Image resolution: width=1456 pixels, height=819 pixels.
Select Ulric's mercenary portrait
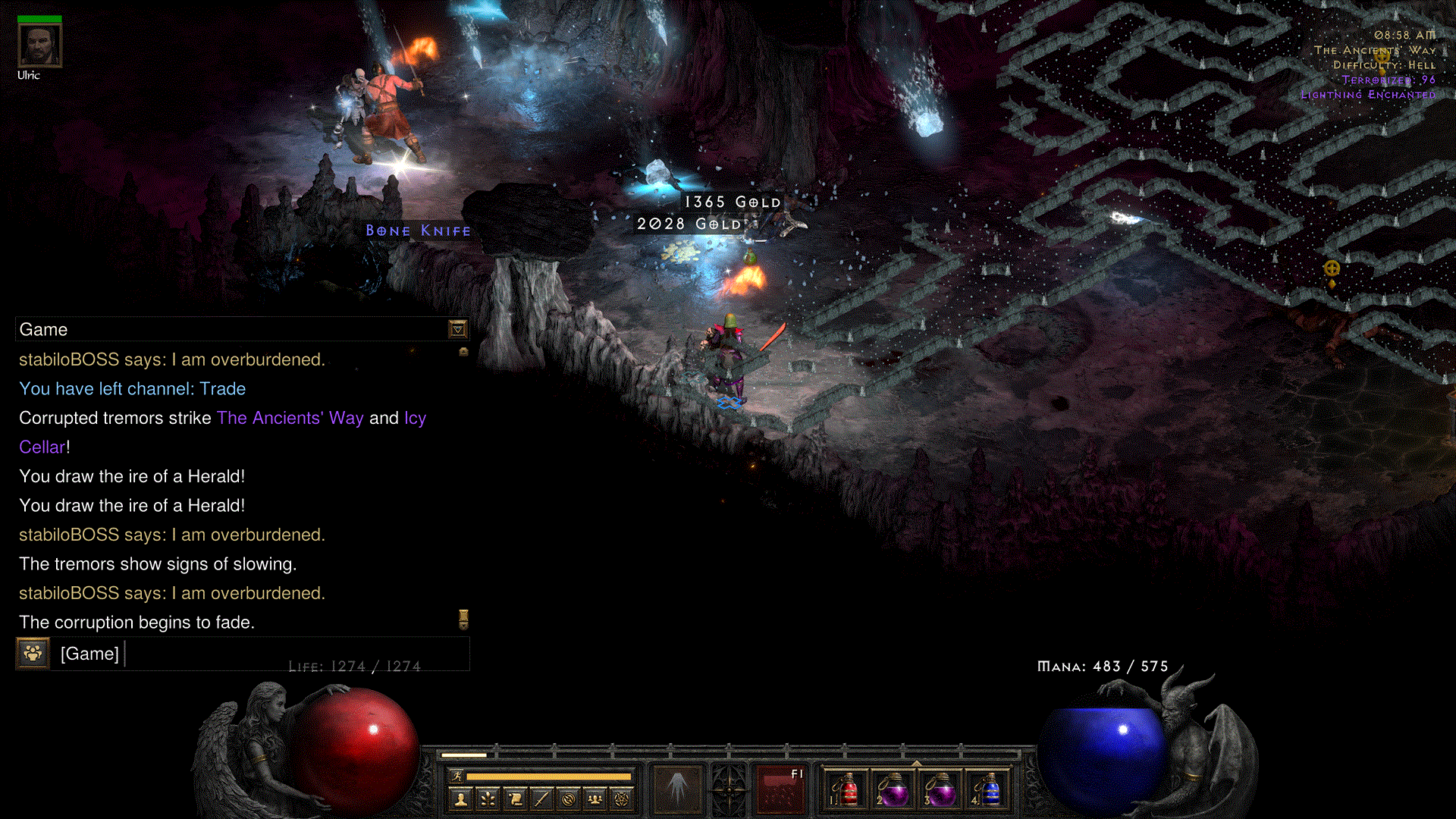click(39, 46)
